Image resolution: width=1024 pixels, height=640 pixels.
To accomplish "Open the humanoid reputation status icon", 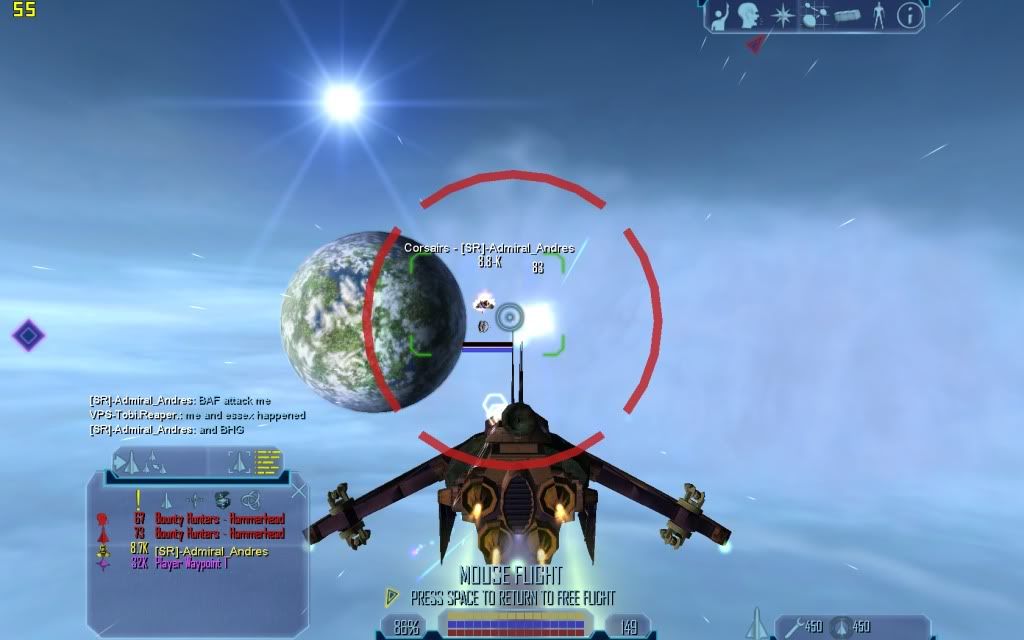I will coord(878,16).
